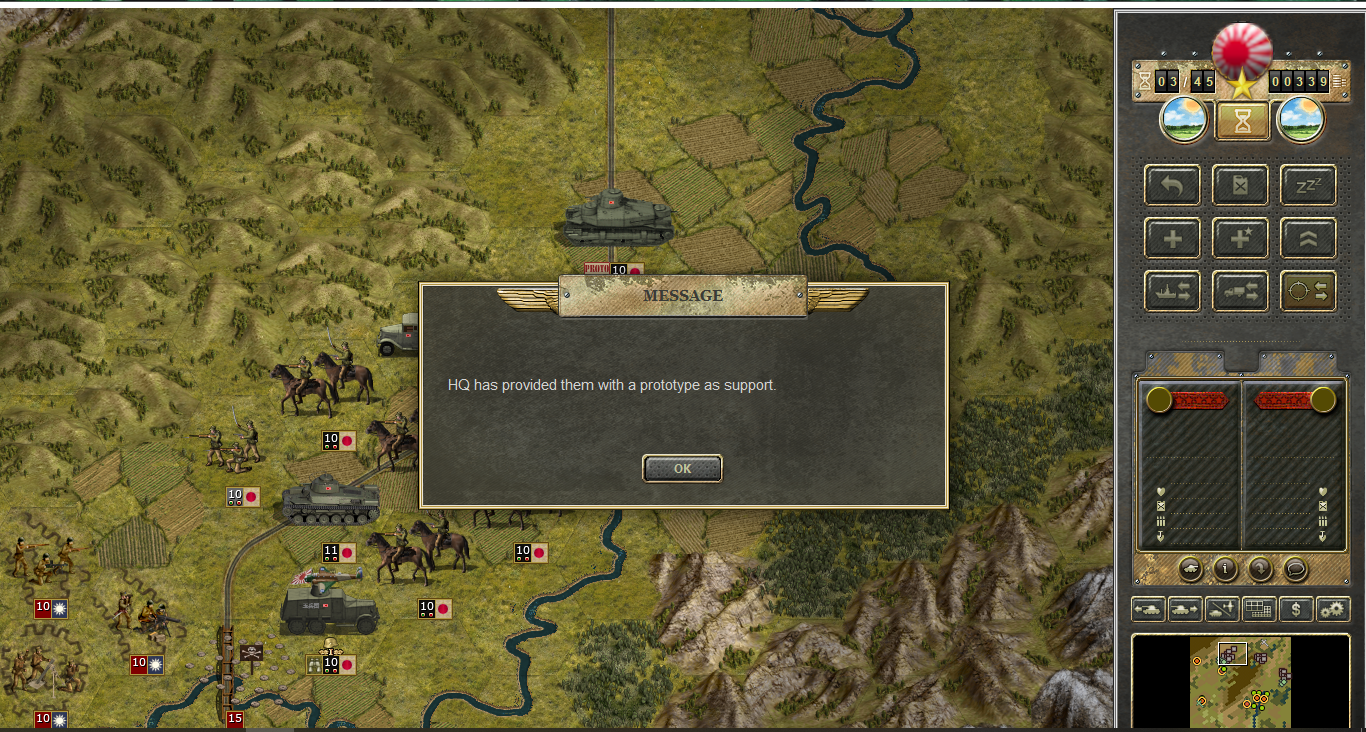Viewport: 1366px width, 732px height.
Task: Put the unit to sleep with ZZZ
Action: click(x=1308, y=185)
